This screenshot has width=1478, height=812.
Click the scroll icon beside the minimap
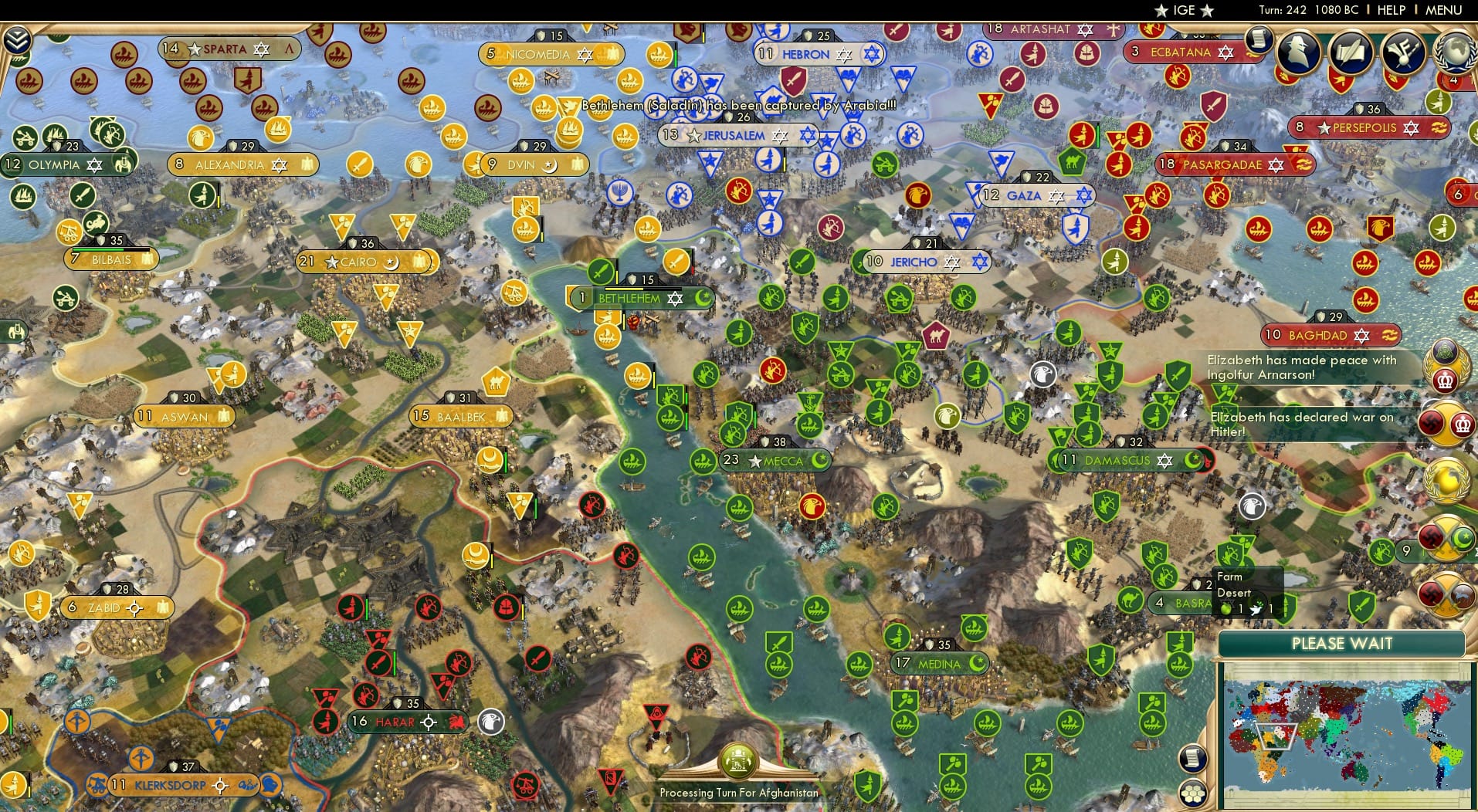pyautogui.click(x=1193, y=759)
